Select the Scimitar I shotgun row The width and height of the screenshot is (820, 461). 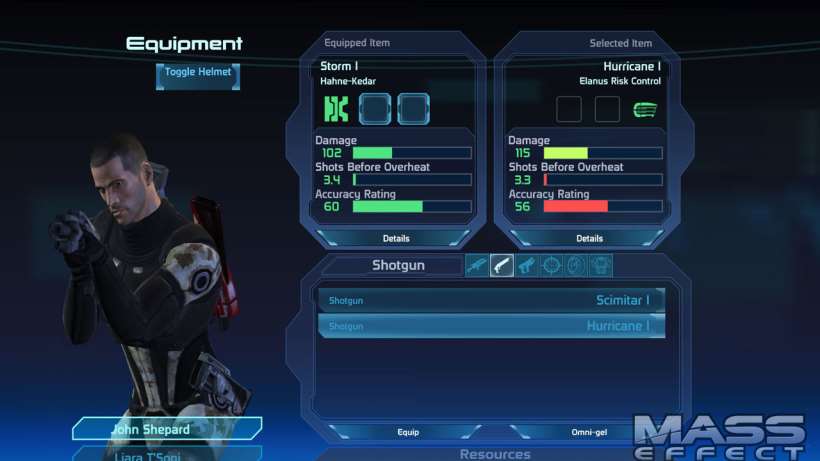[491, 300]
